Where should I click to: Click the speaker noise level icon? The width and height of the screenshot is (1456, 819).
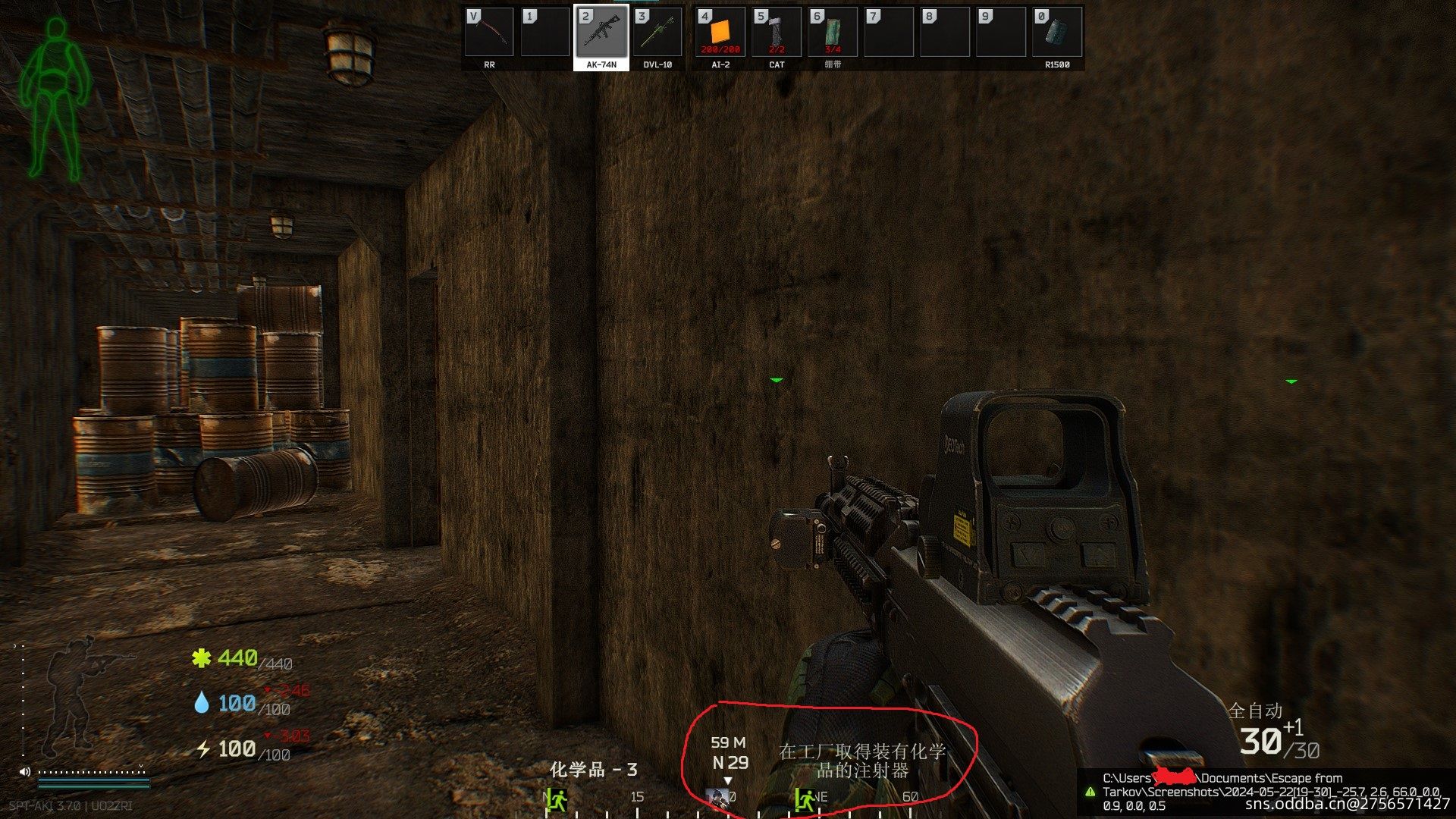(x=25, y=772)
